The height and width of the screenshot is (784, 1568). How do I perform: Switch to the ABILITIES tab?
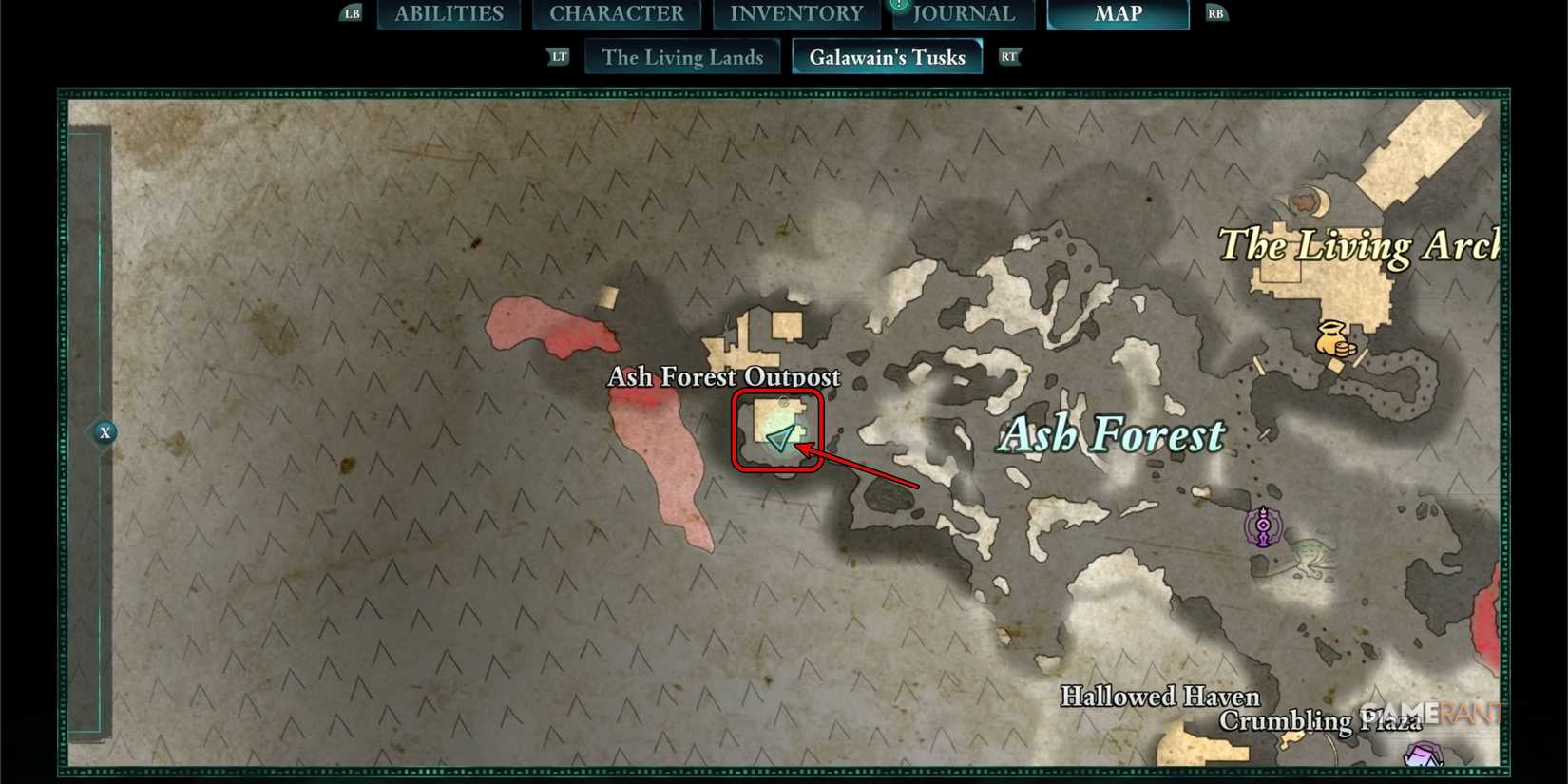tap(449, 13)
